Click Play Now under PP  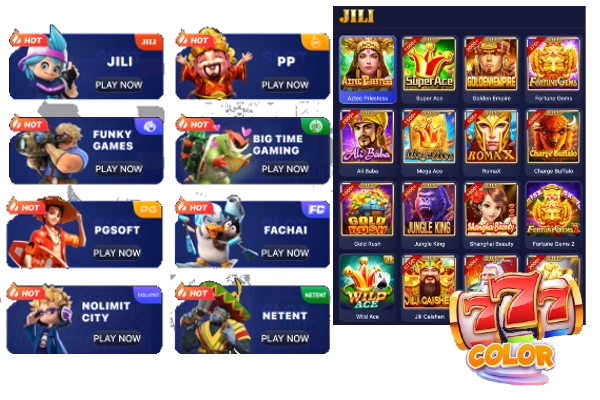(285, 85)
